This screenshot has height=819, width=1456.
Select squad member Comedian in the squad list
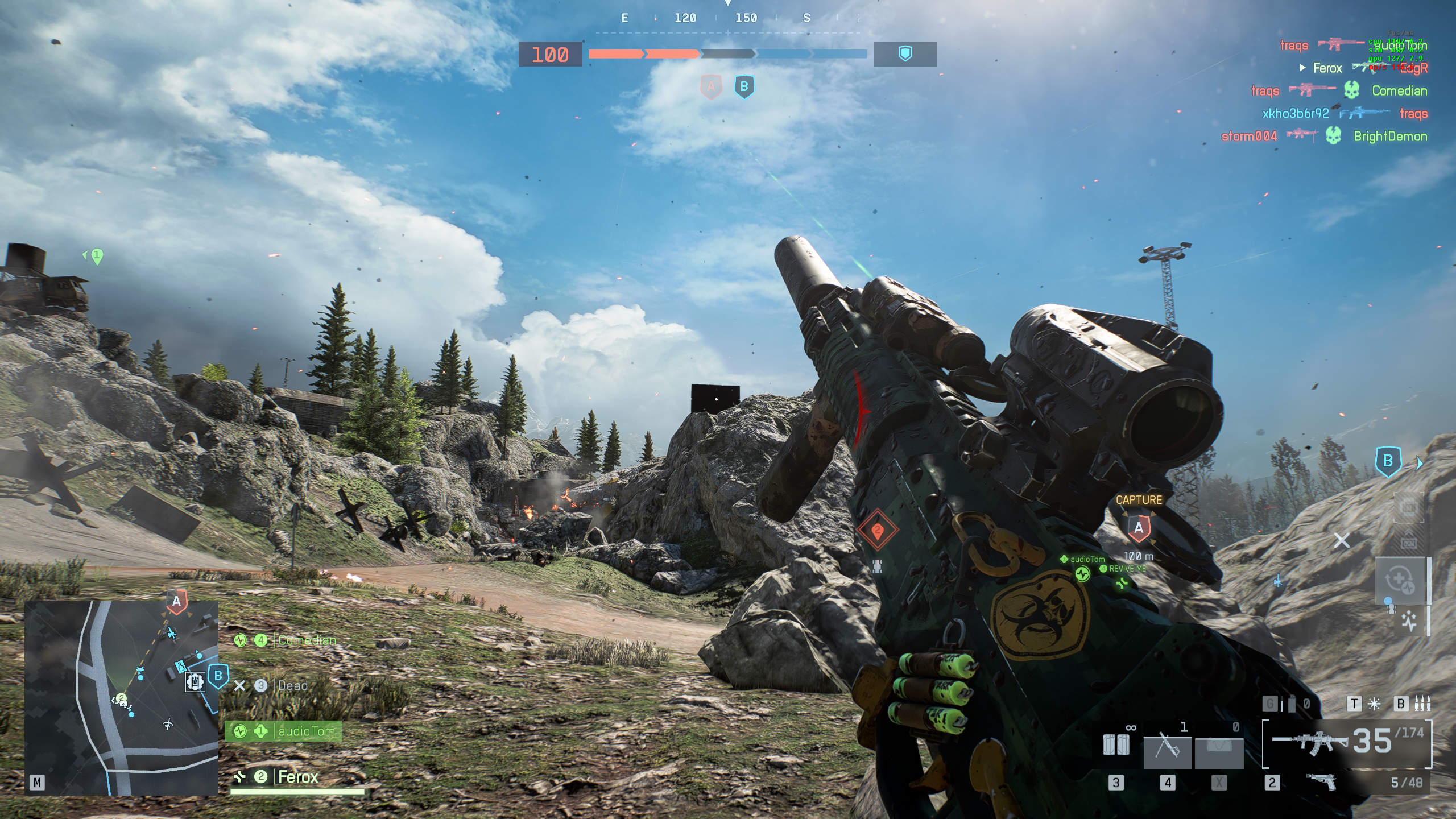coord(306,640)
